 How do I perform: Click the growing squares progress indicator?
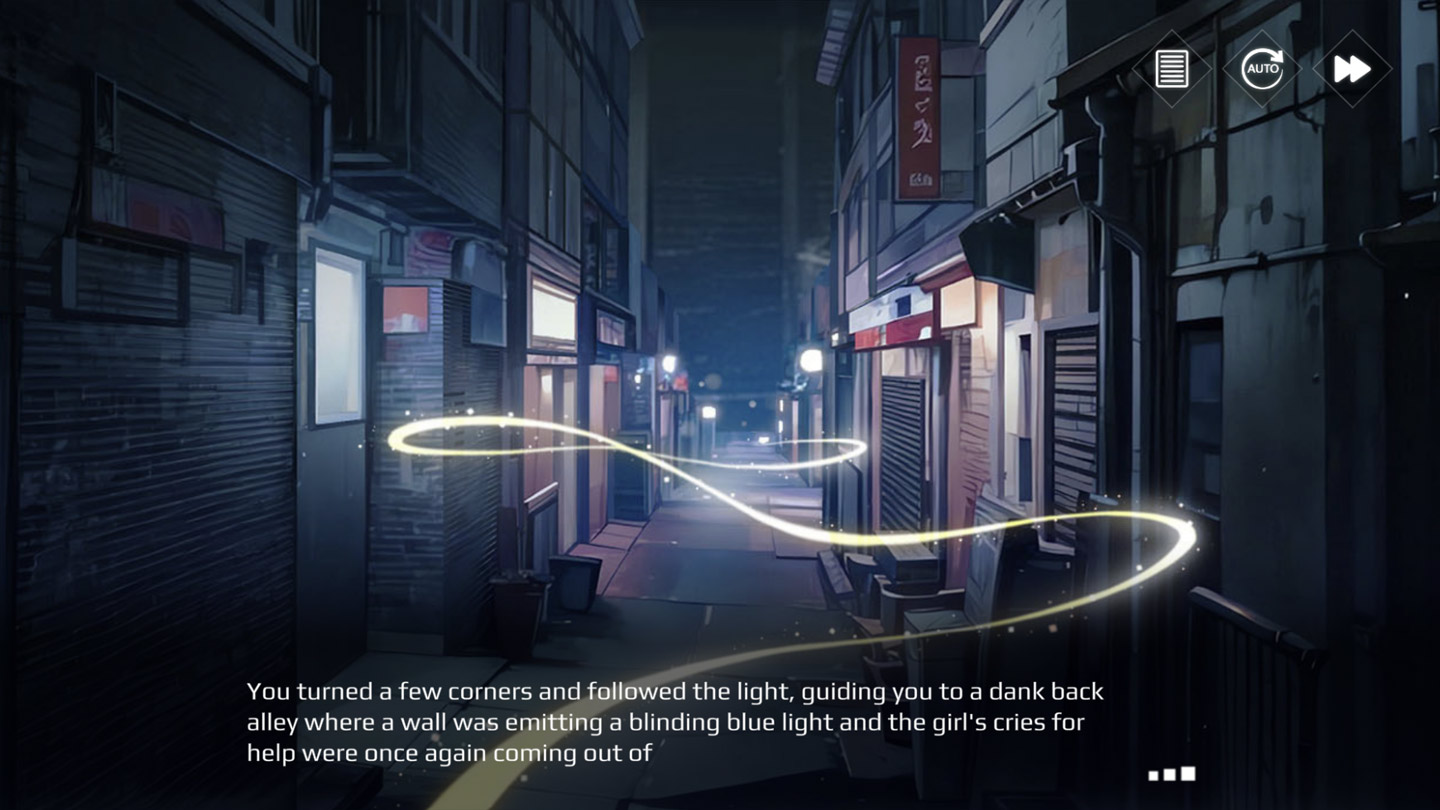1172,772
